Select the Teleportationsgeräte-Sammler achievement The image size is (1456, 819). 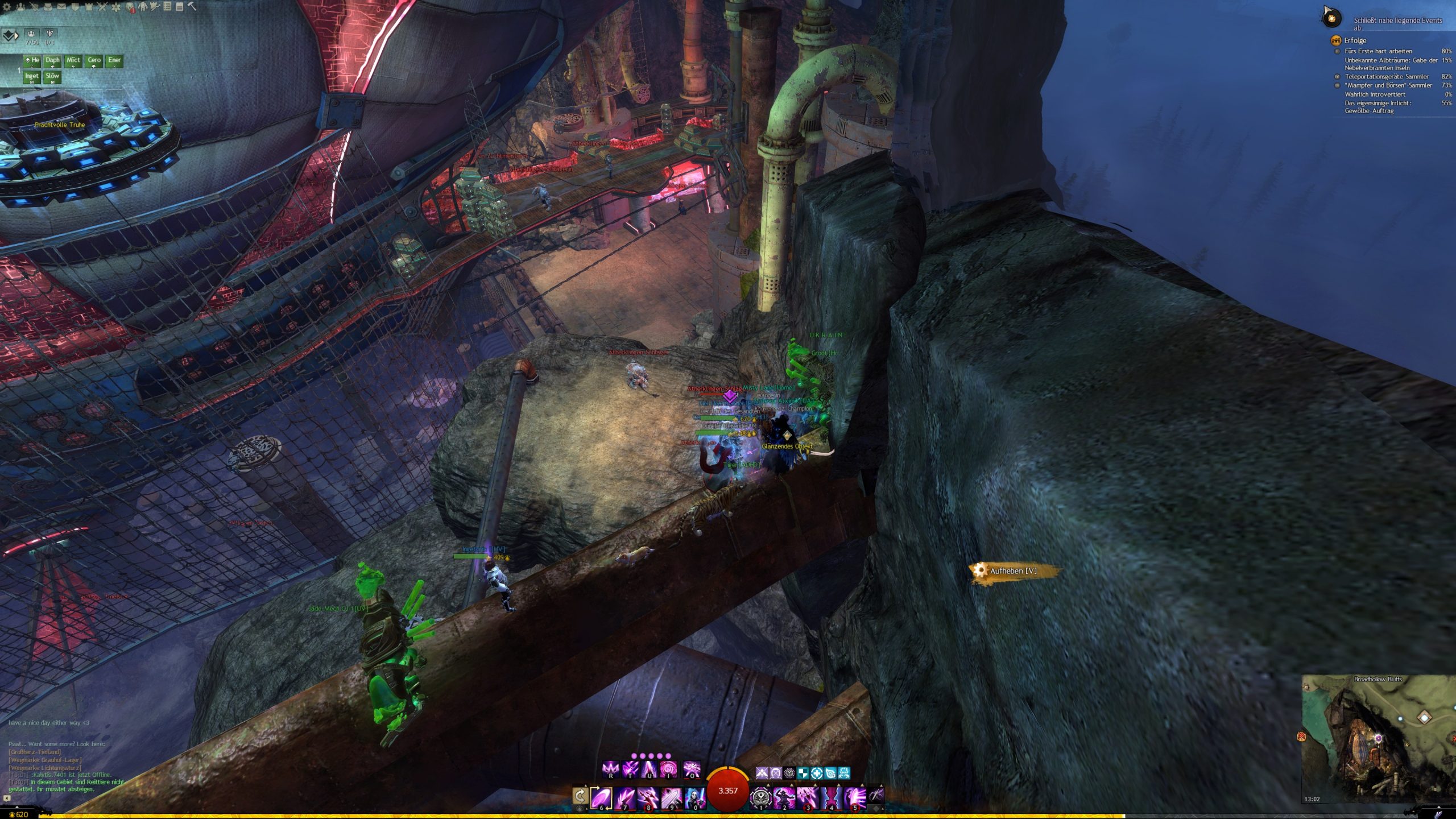1386,77
